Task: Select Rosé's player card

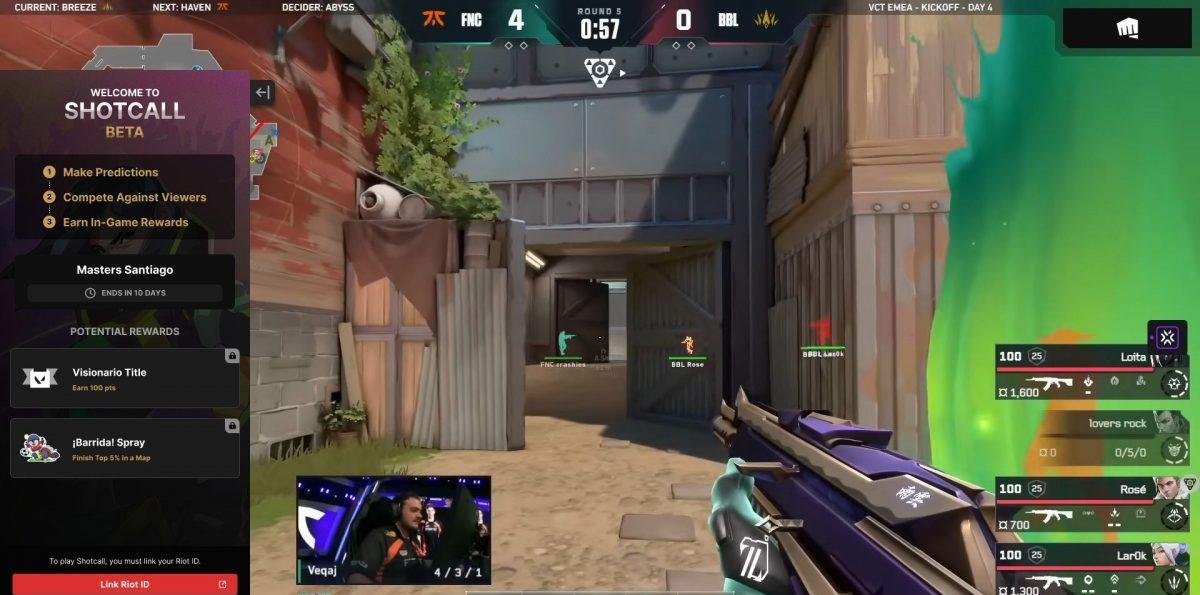Action: (x=1091, y=502)
